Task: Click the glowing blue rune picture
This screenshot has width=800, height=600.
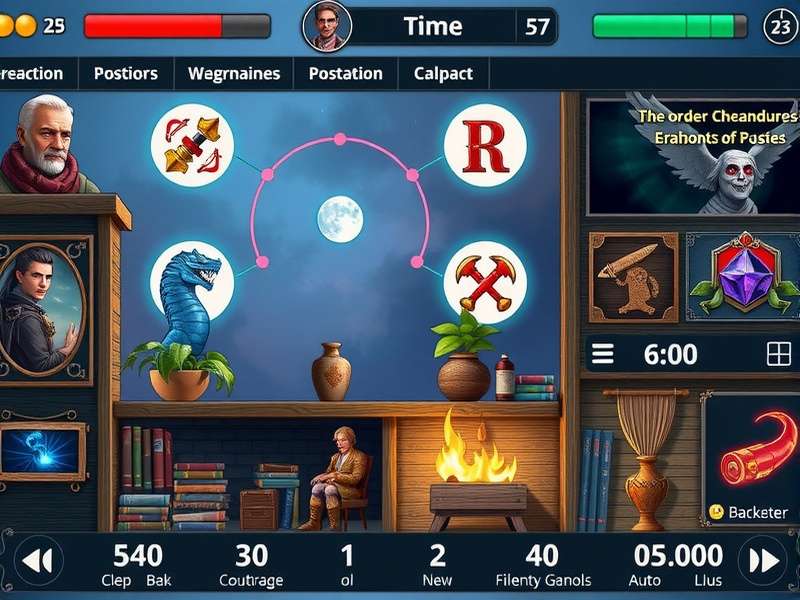Action: 42,450
